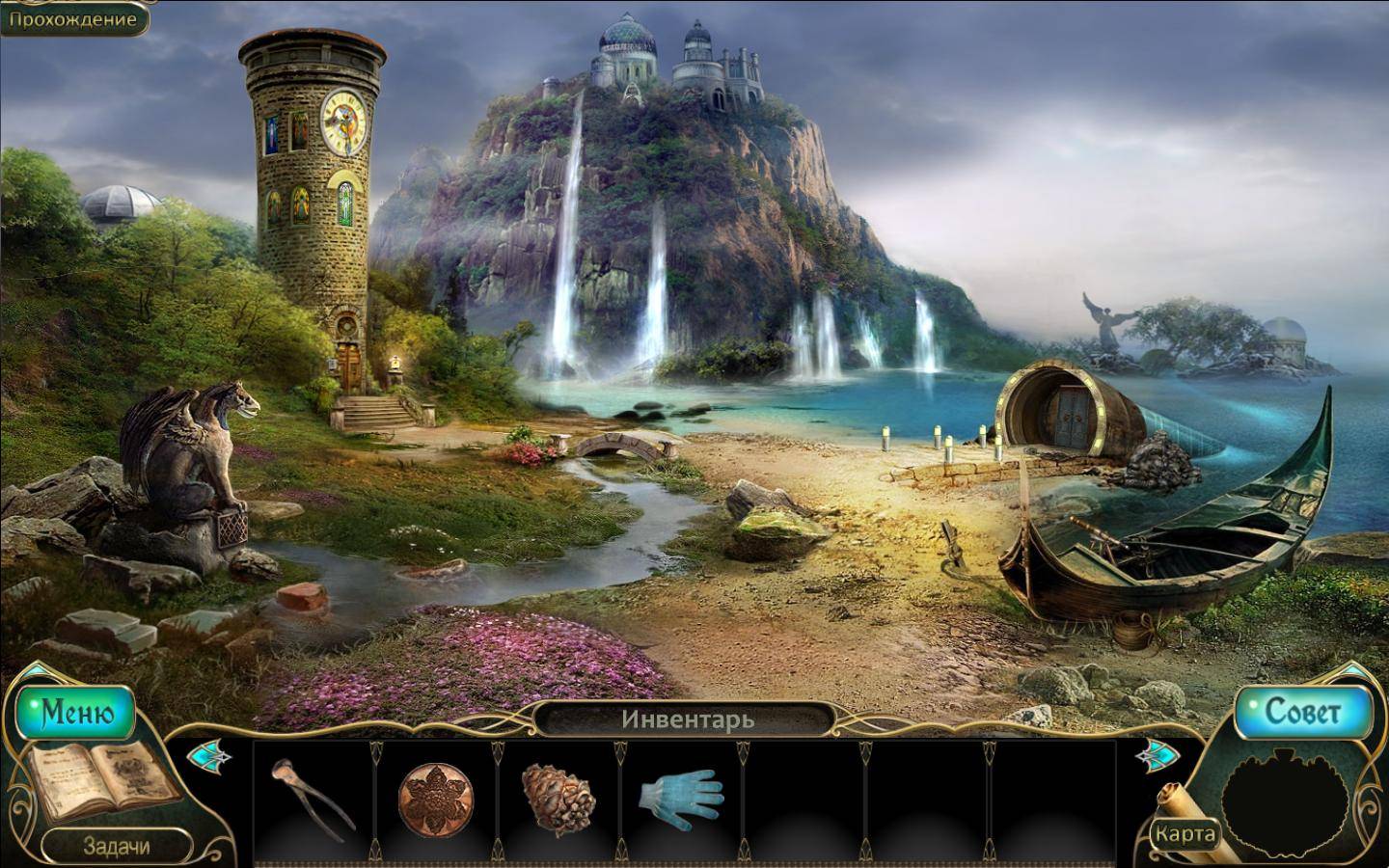Open the Карта map scroll
This screenshot has width=1389, height=868.
coord(1185,831)
